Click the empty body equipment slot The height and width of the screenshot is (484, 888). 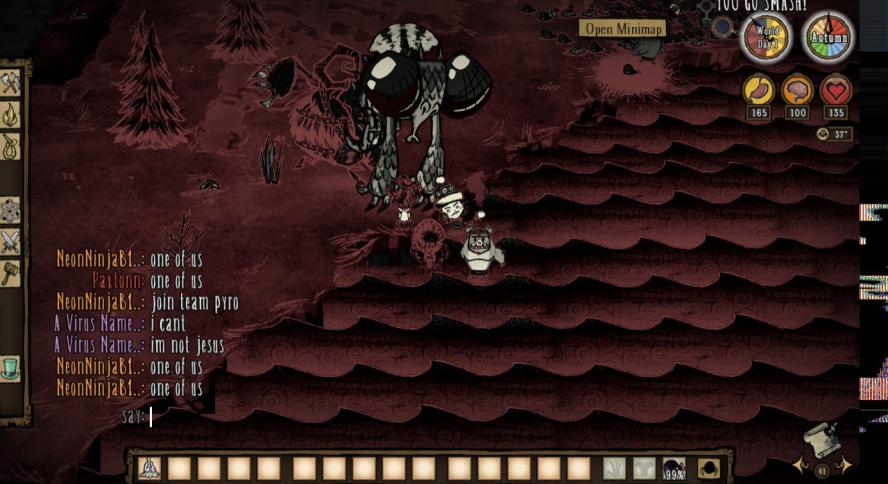(x=644, y=468)
